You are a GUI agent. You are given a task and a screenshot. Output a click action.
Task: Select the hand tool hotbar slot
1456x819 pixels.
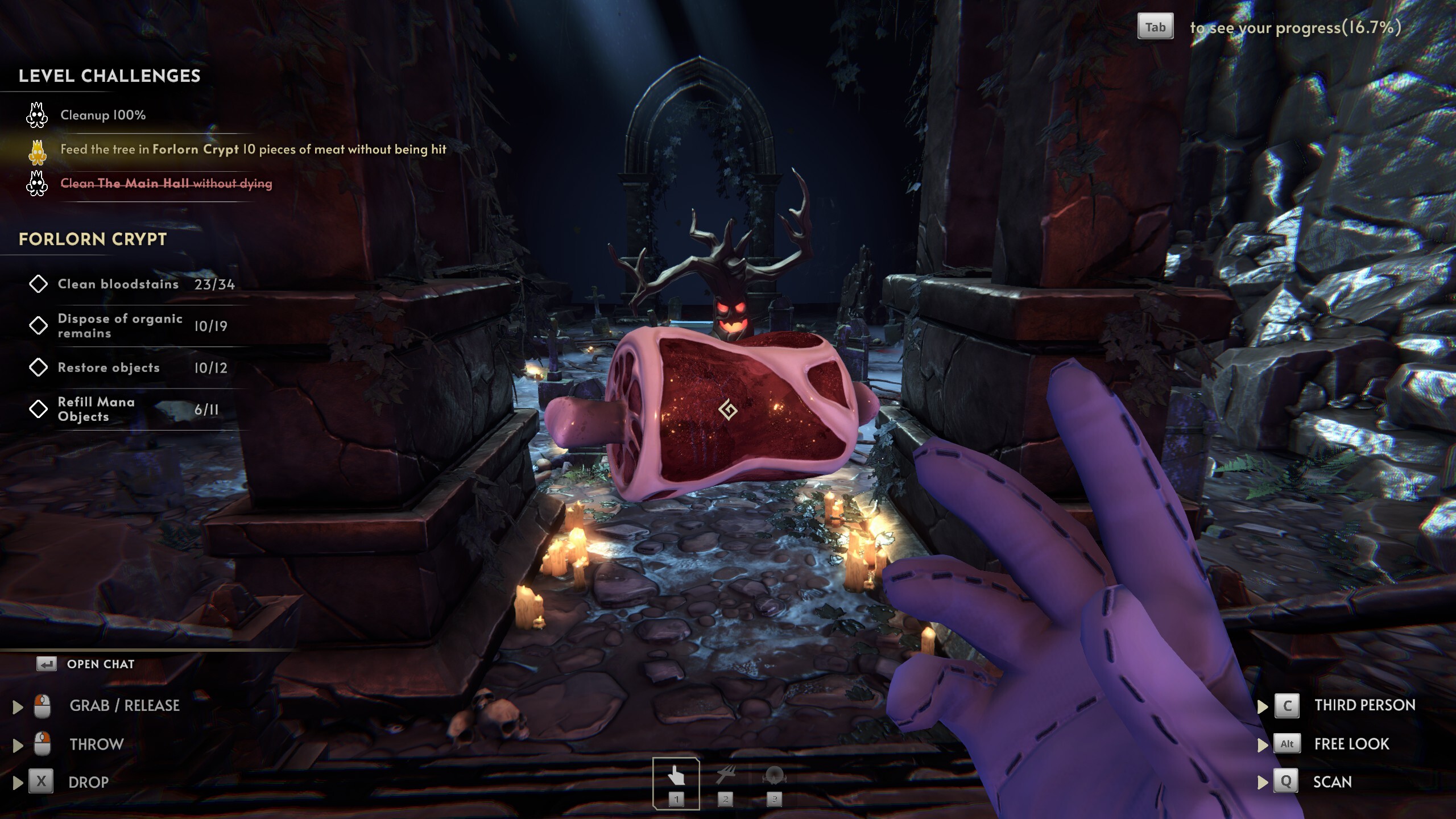676,782
